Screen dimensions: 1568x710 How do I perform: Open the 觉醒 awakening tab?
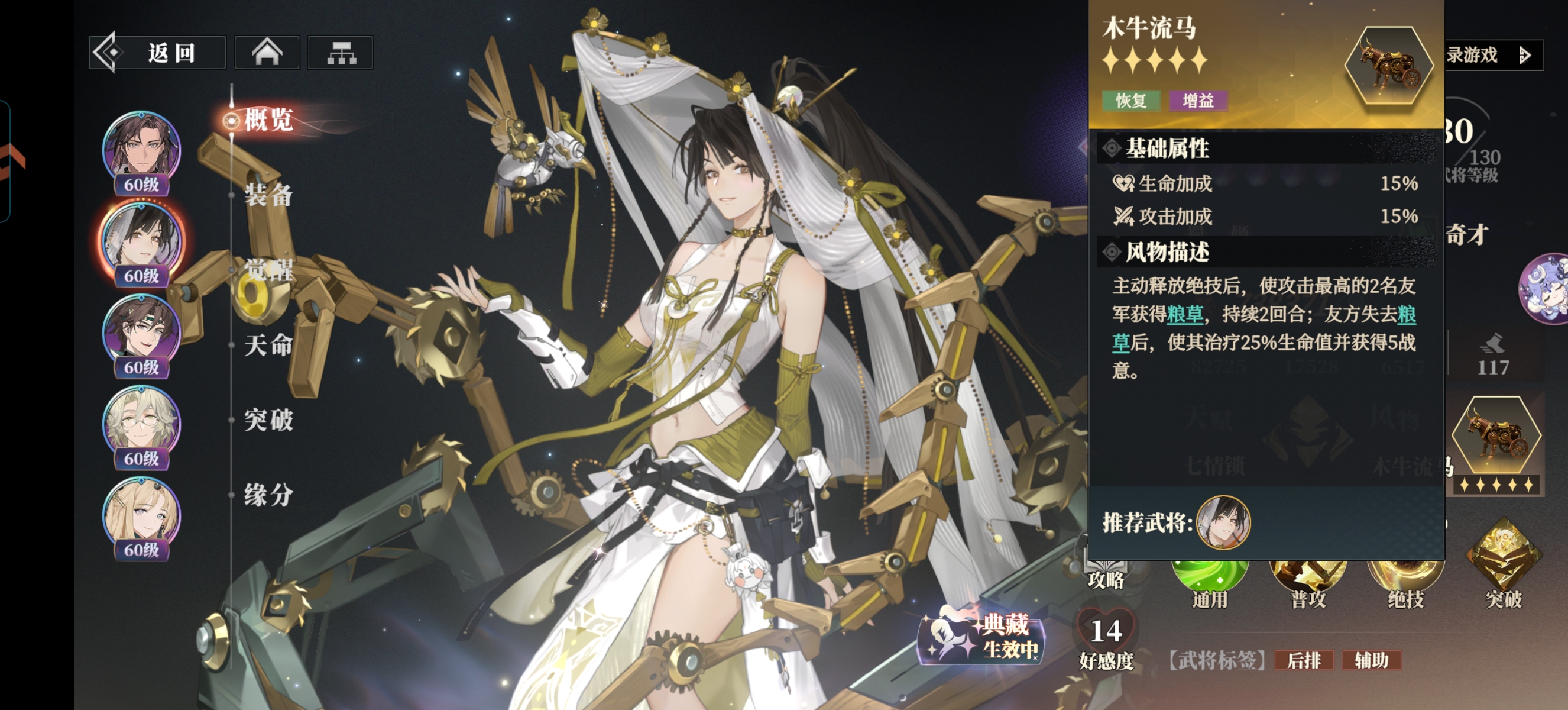[x=268, y=270]
